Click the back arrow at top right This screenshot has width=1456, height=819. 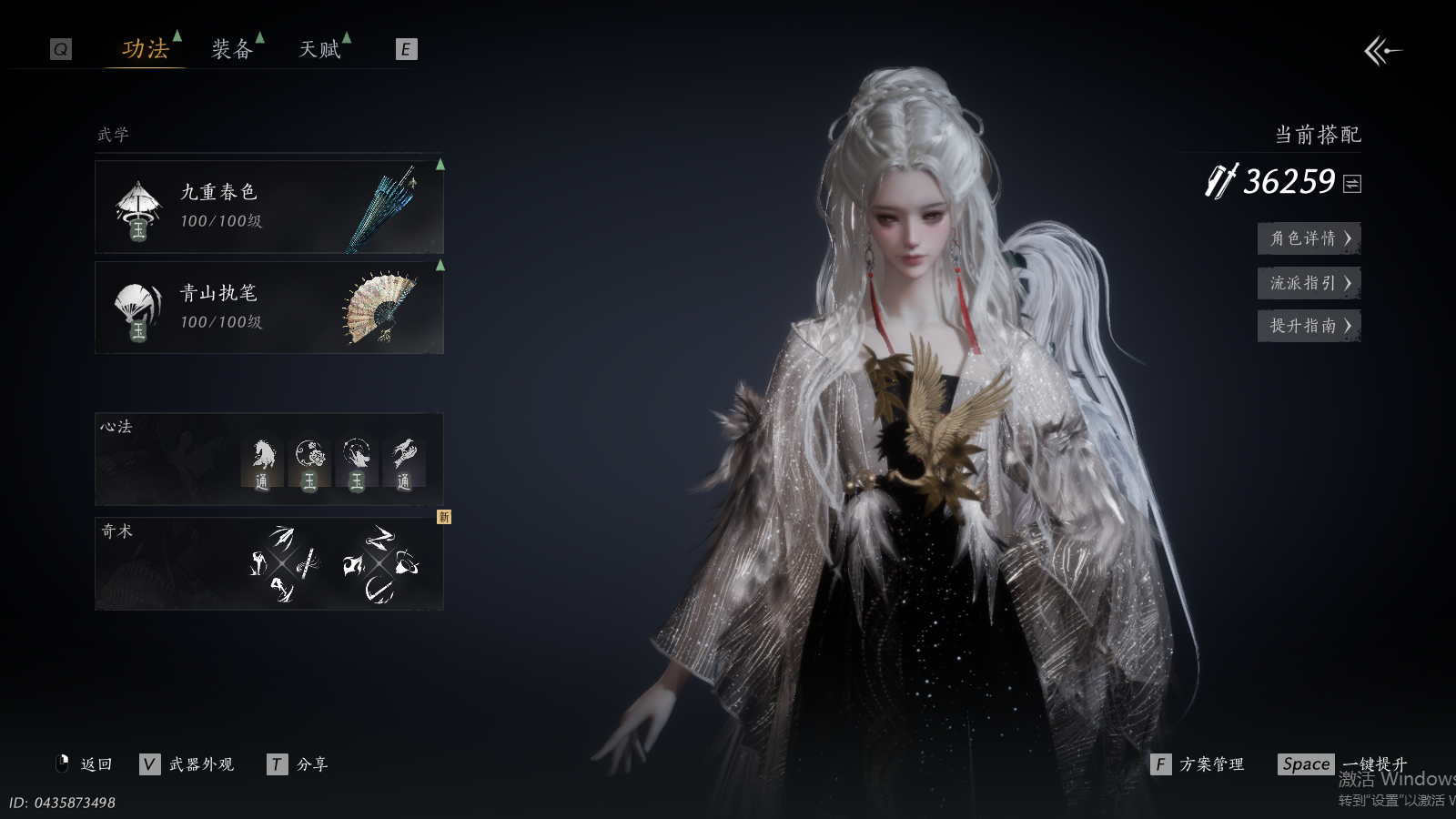point(1382,51)
